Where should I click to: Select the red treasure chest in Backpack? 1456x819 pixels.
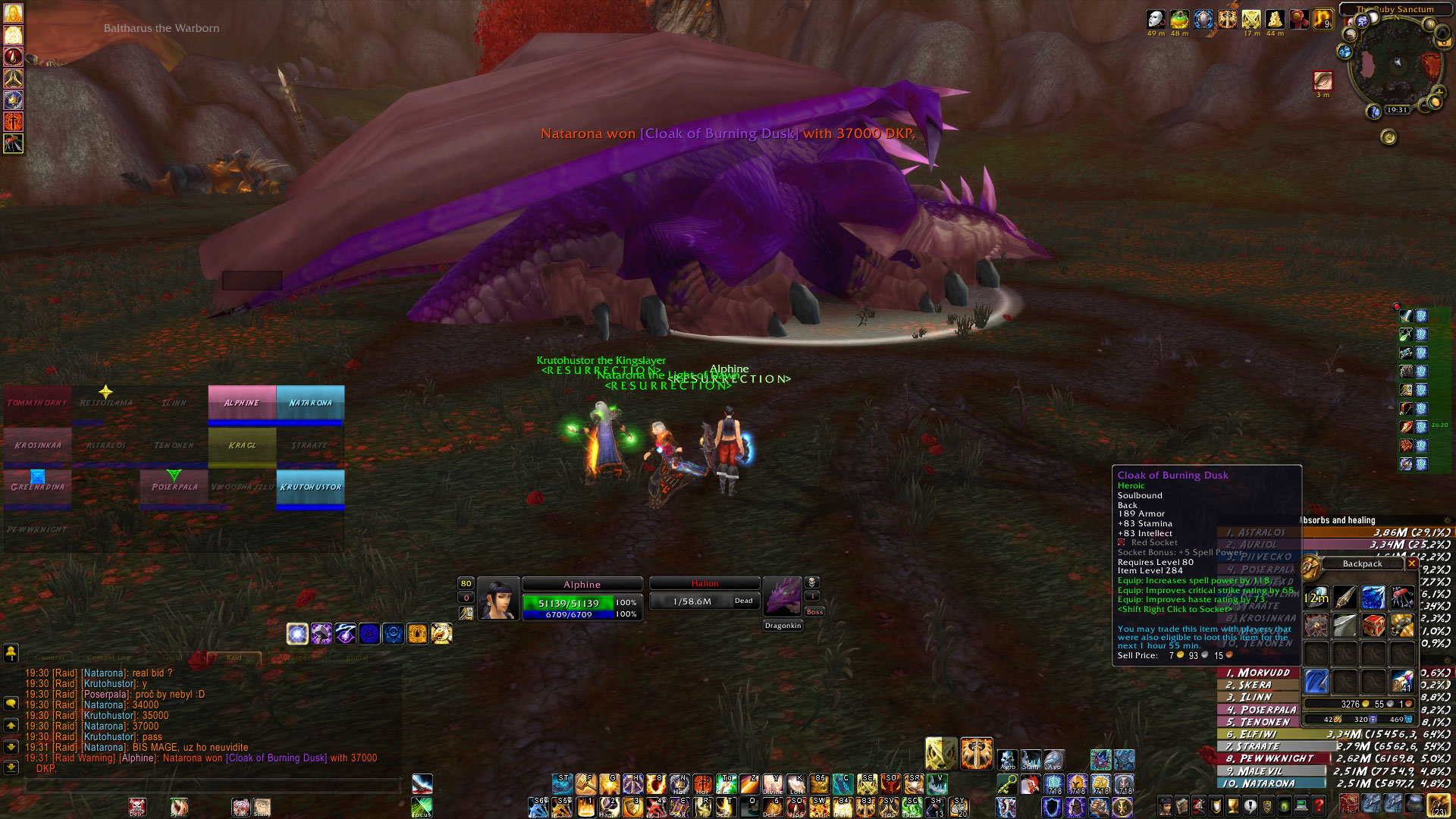click(1373, 625)
